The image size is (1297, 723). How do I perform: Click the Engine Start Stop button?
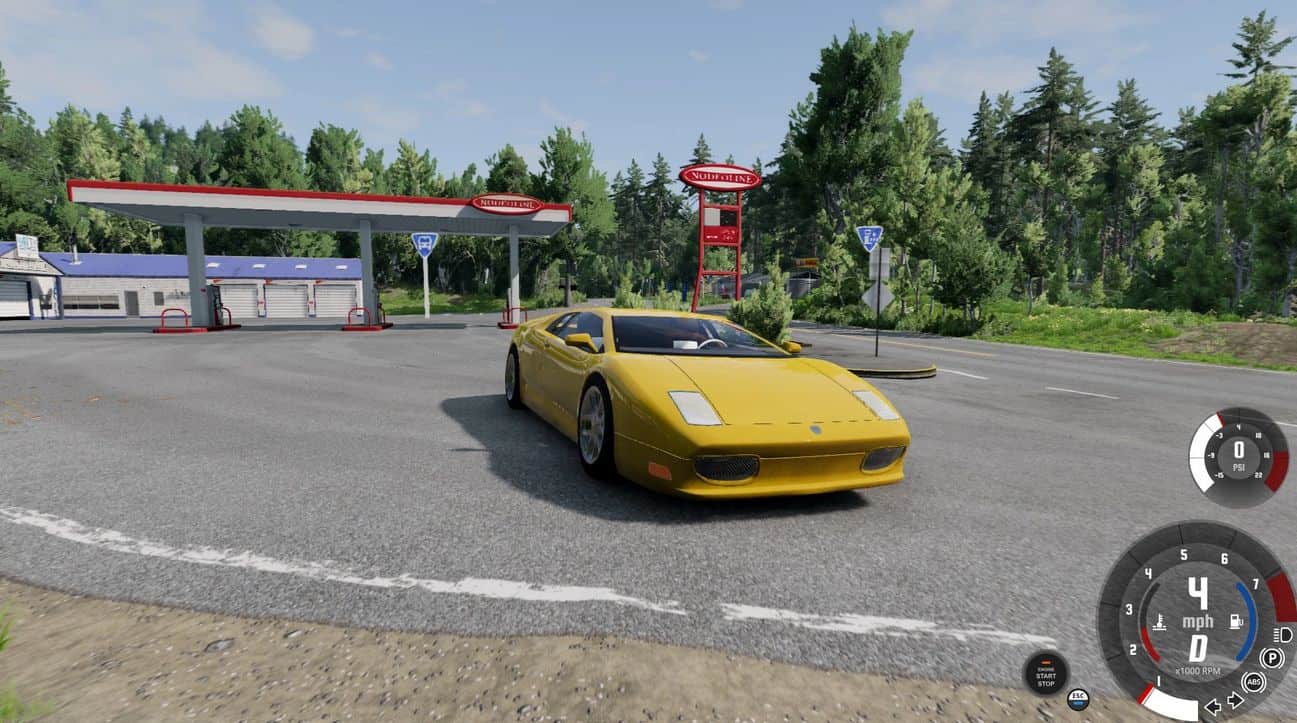click(1045, 674)
